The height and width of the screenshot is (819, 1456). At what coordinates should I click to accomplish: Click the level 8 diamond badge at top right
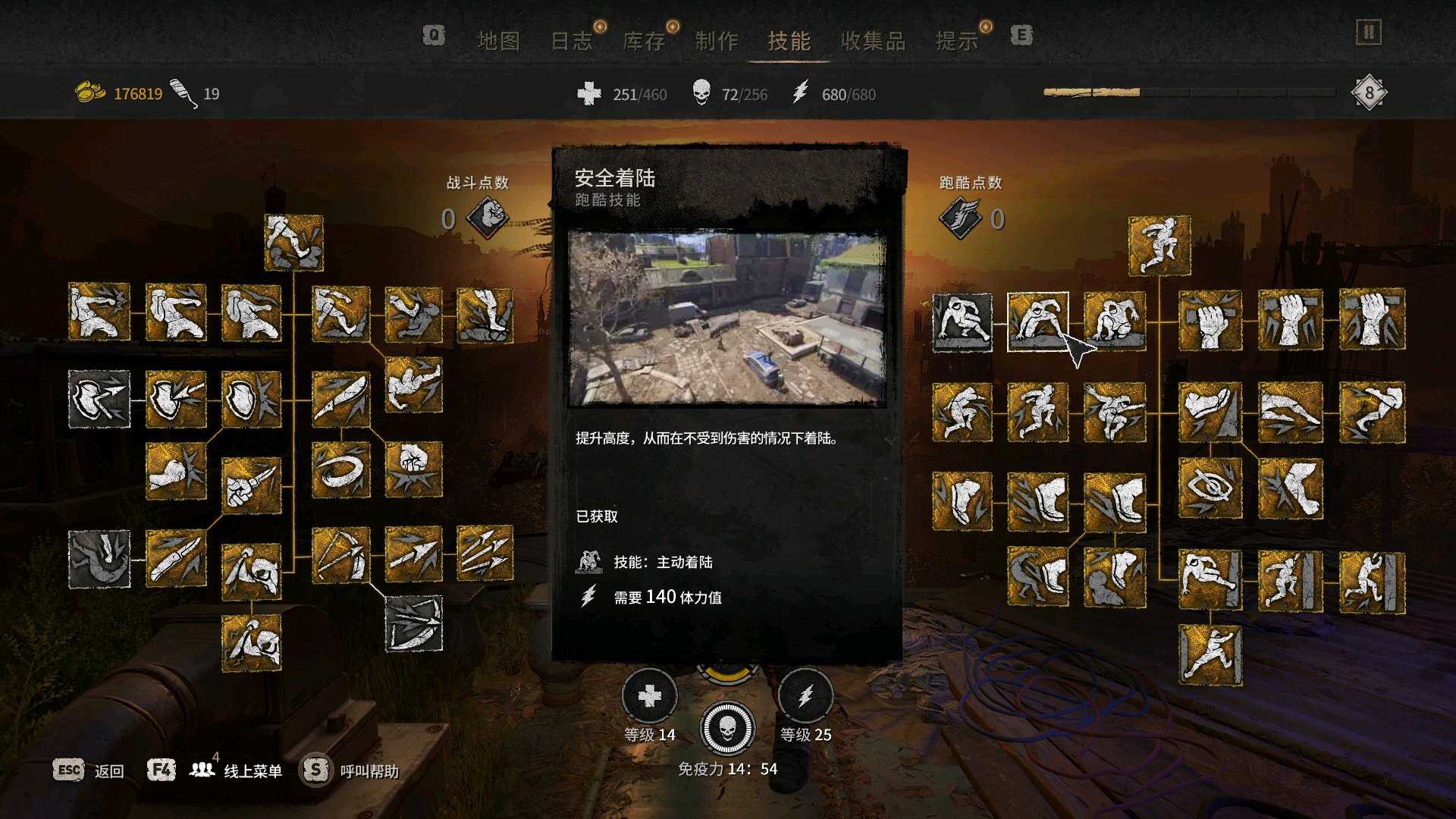point(1370,93)
